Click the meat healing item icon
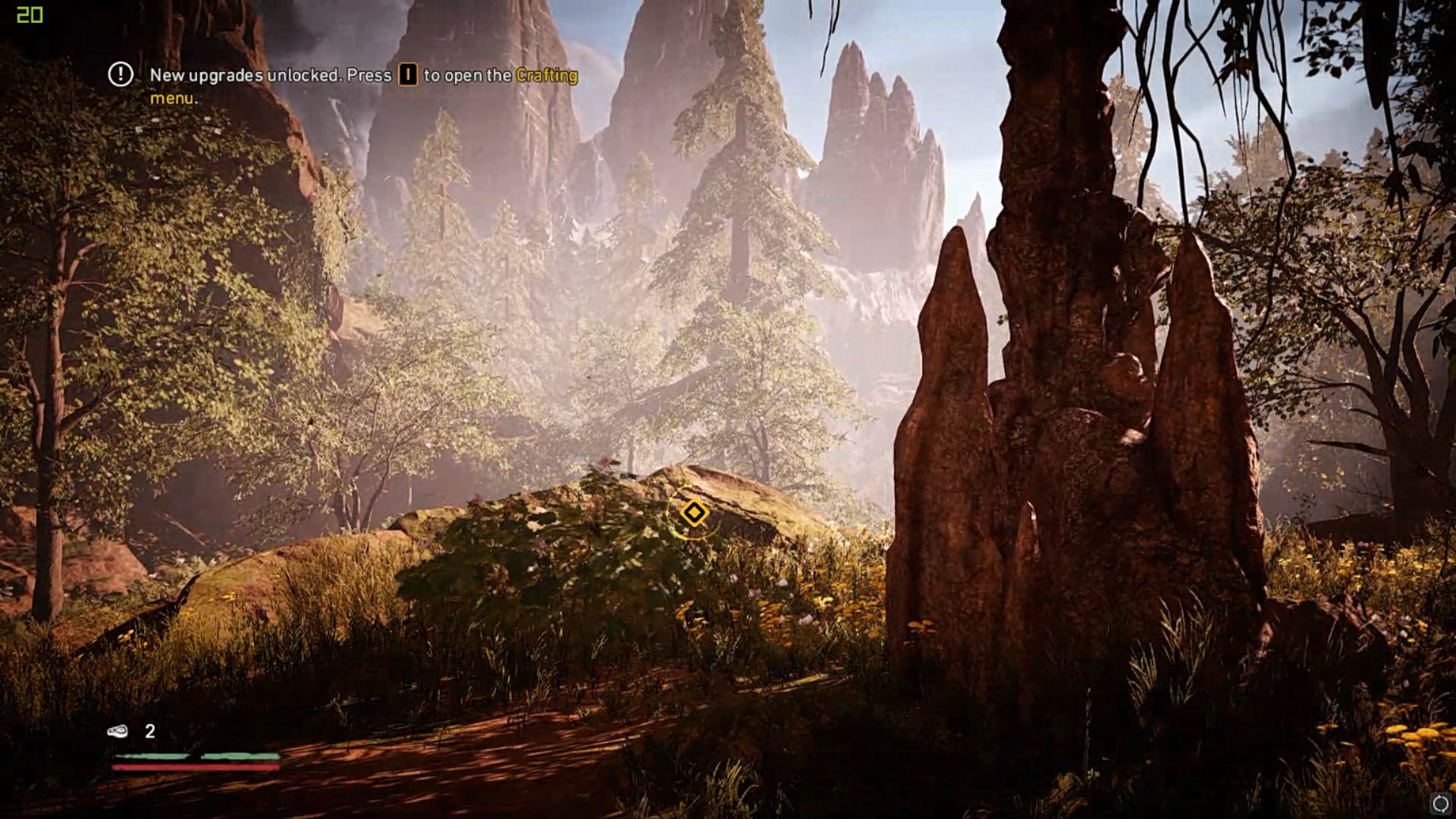1456x819 pixels. 118,731
